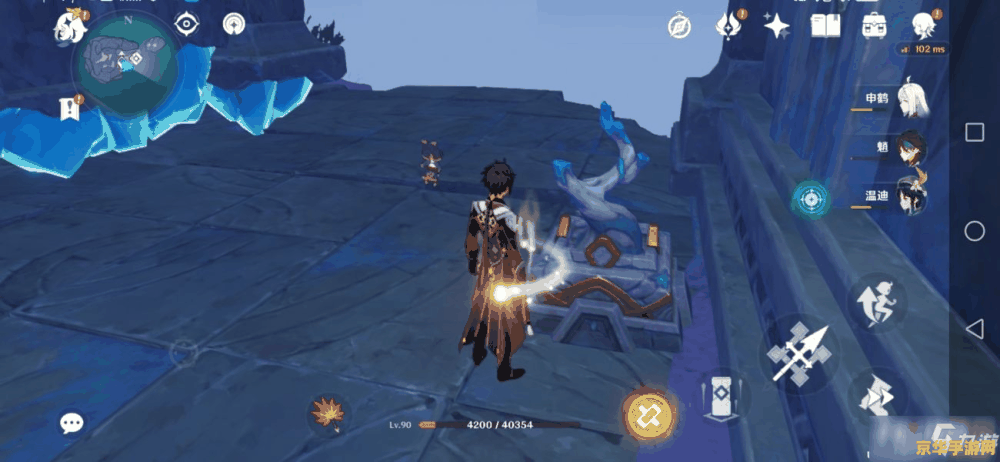
Task: Tap the Android back triangle button
Action: click(x=975, y=329)
